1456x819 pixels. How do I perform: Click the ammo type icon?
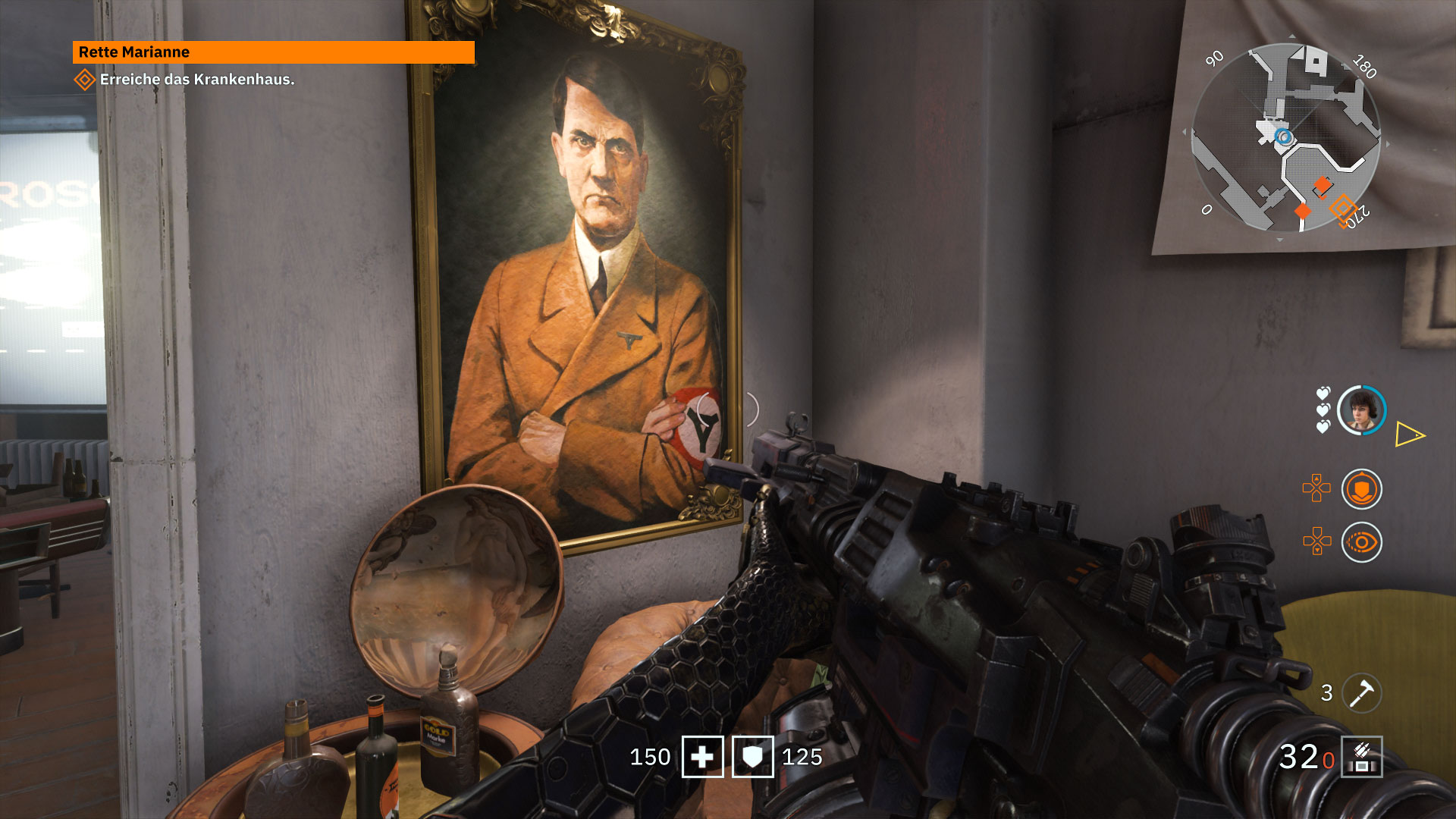tap(1361, 757)
